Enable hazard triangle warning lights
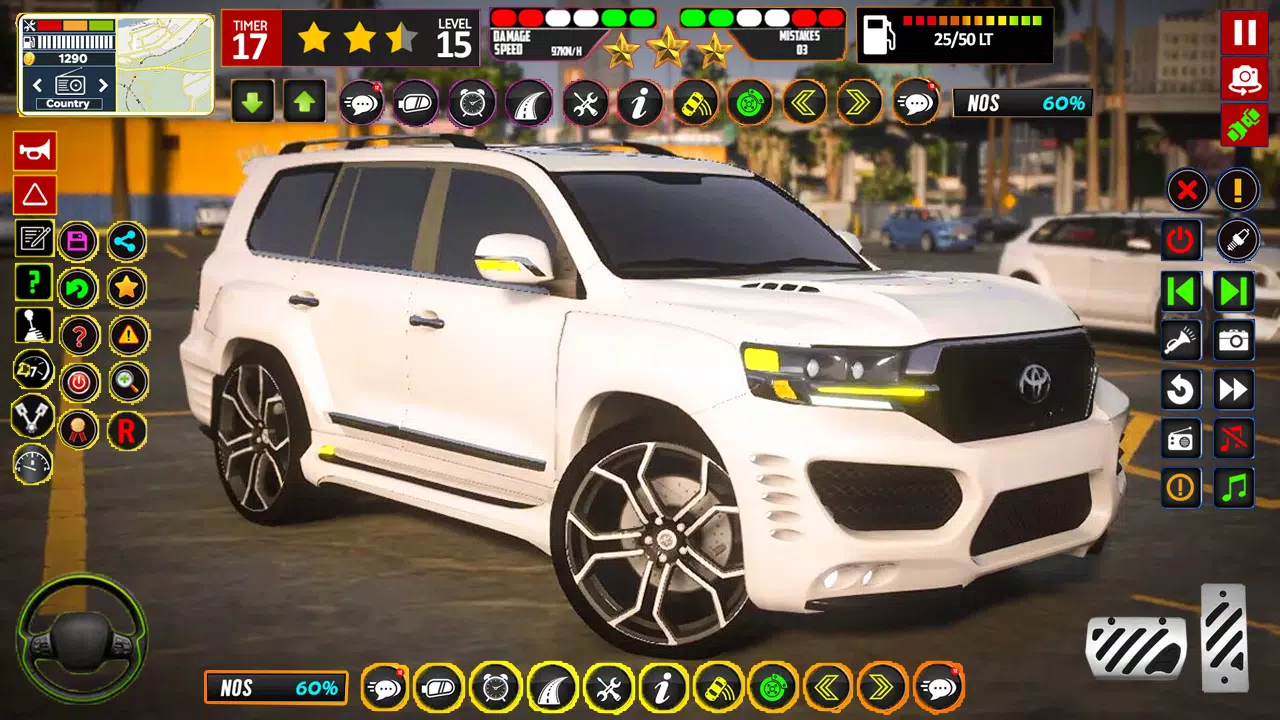 pyautogui.click(x=33, y=195)
